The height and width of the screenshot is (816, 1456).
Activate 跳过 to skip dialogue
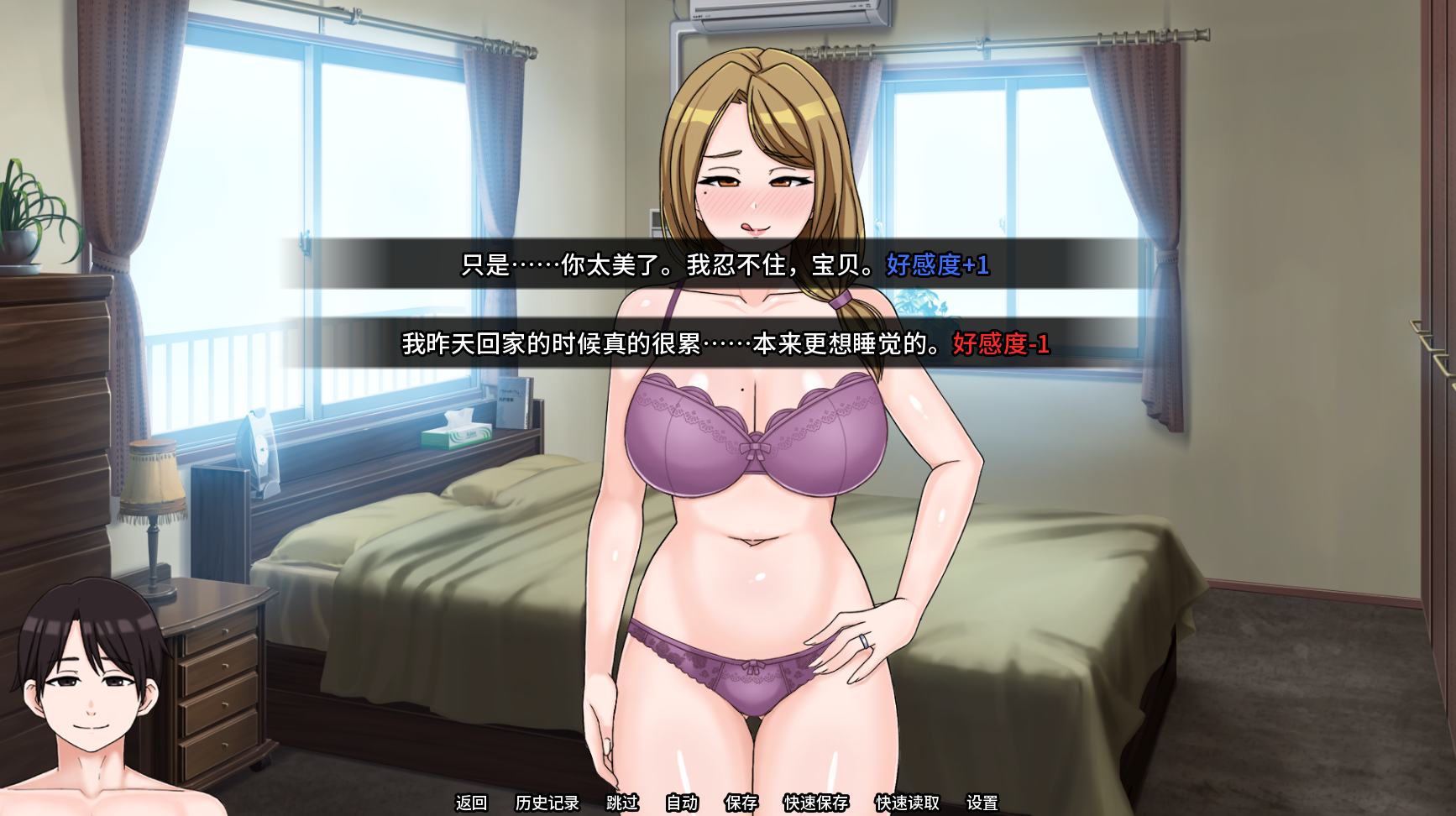point(622,803)
